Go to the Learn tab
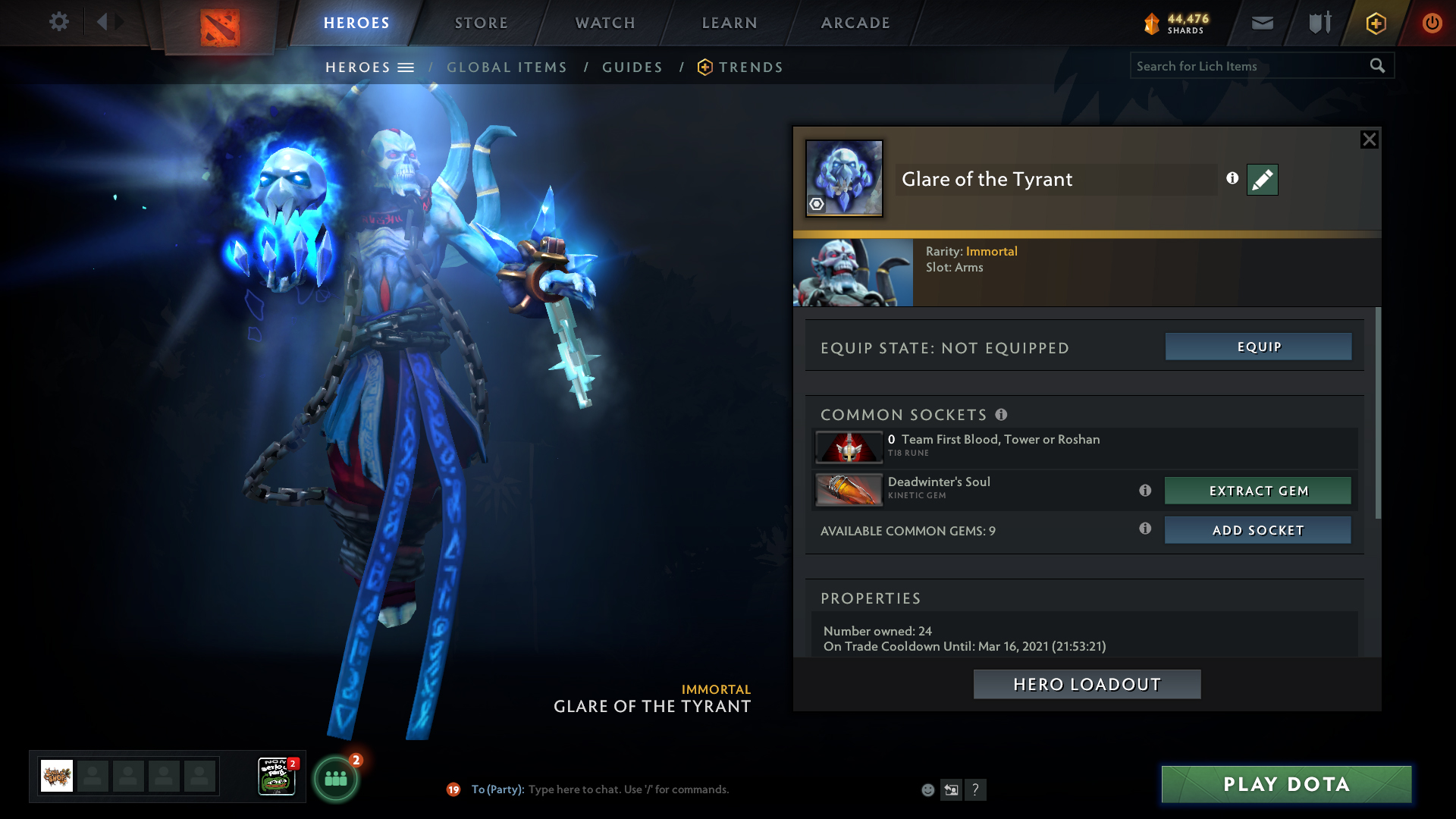 [730, 23]
